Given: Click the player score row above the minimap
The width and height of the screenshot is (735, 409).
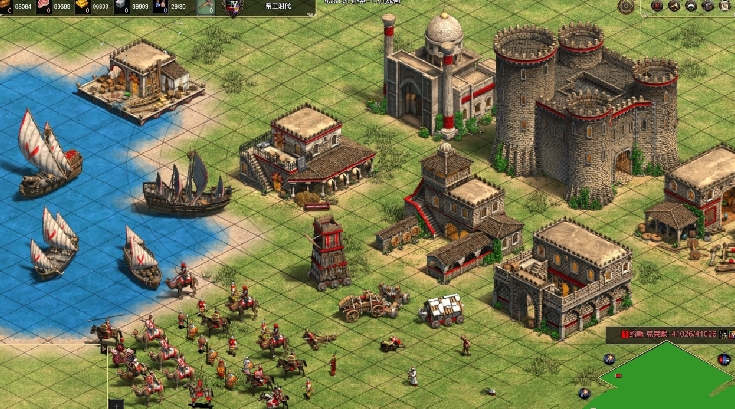Looking at the screenshot, I should click(668, 332).
